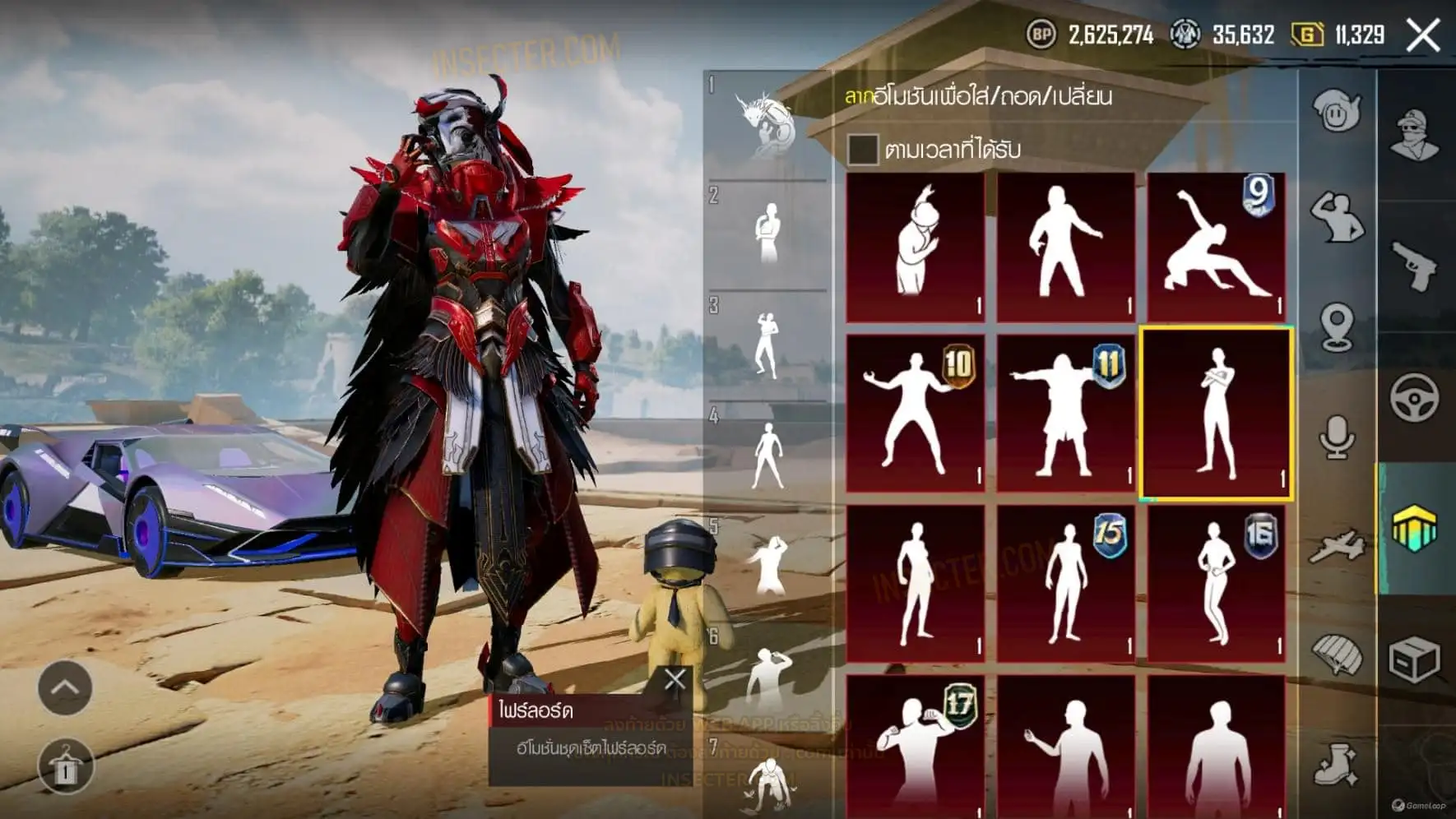Viewport: 1456px width, 819px height.
Task: Select the emote tile with badge 9
Action: [x=1216, y=247]
